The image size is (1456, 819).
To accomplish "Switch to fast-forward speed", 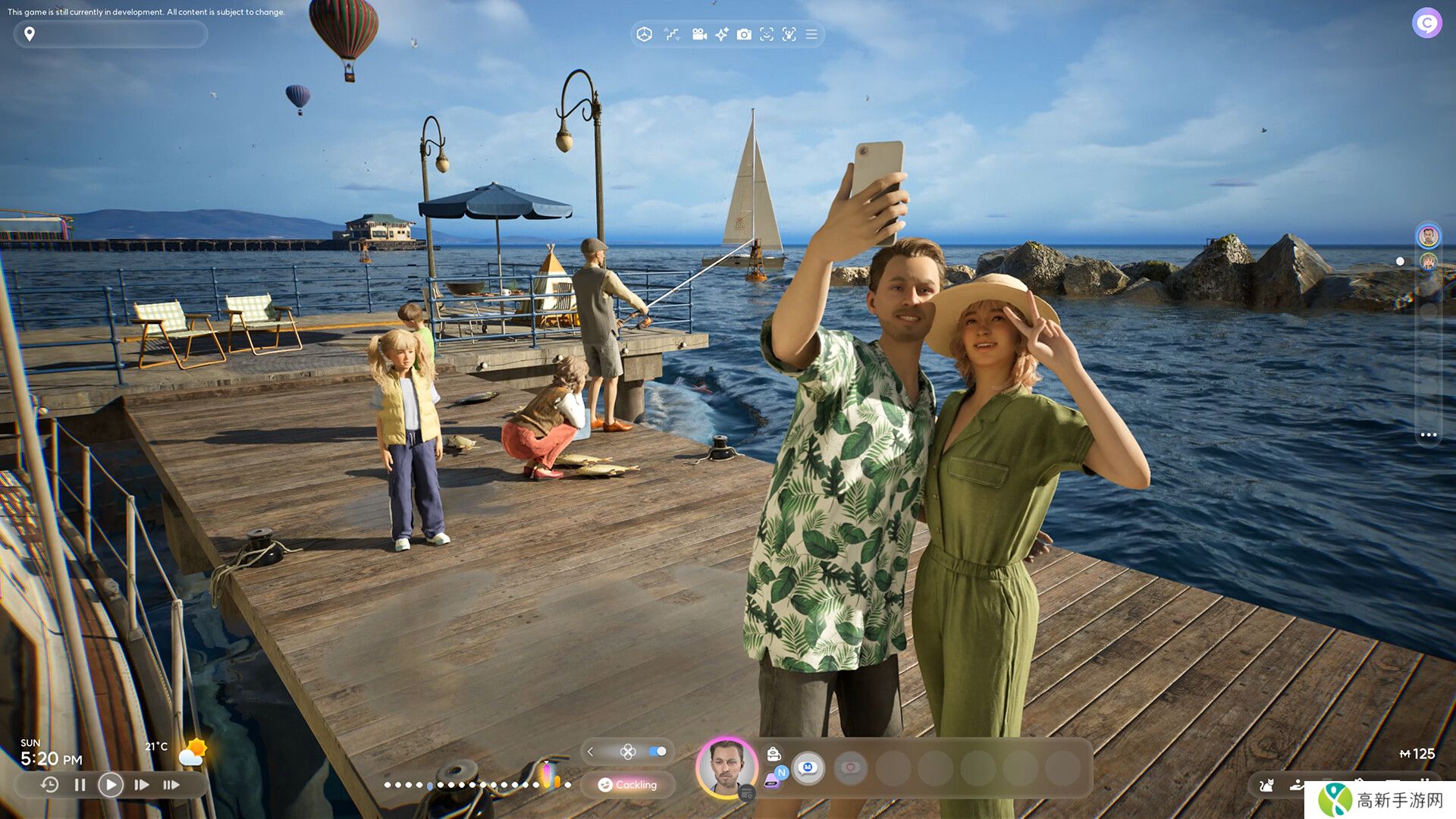I will pos(142,785).
